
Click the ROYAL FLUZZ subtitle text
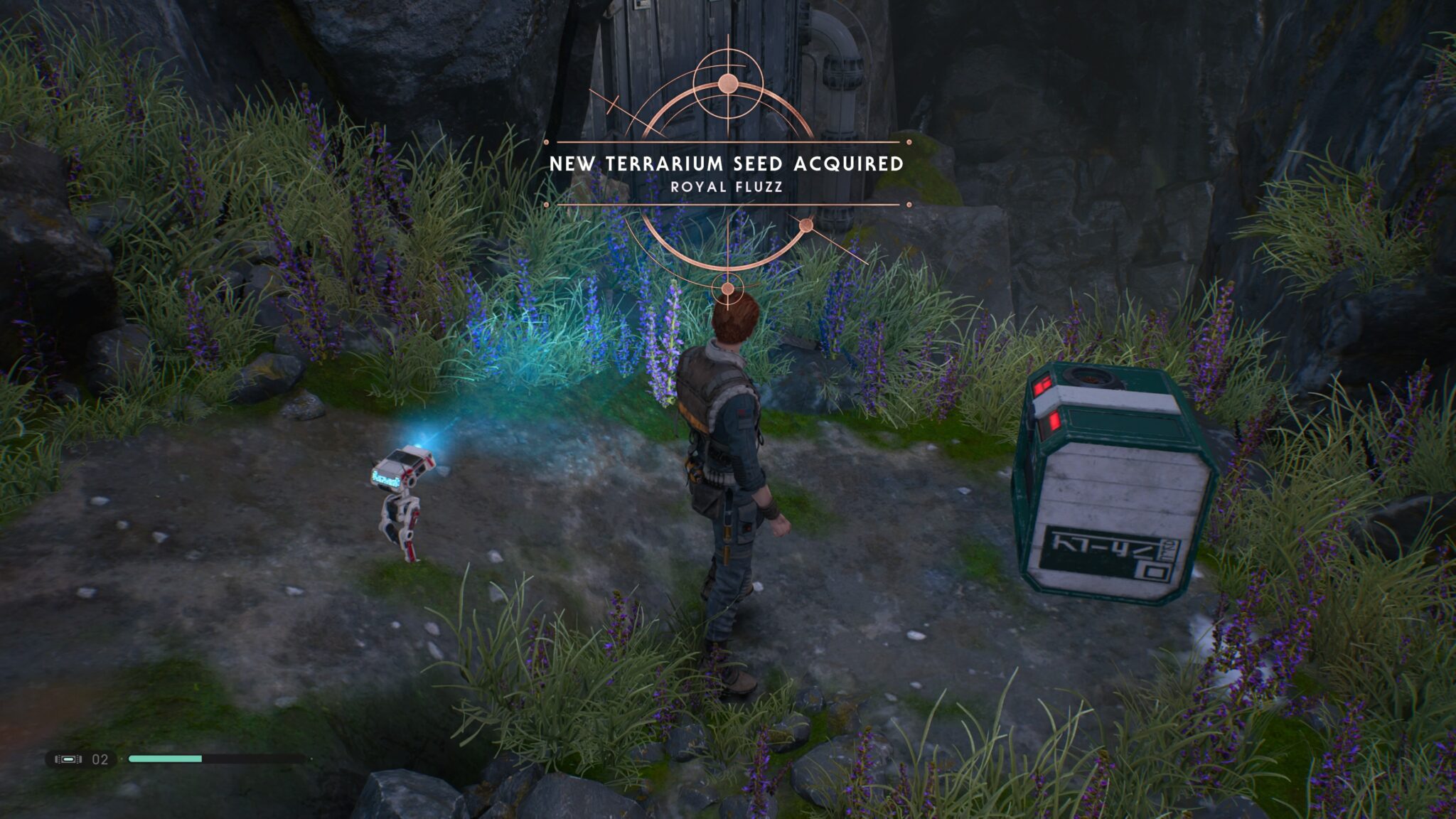pyautogui.click(x=727, y=189)
